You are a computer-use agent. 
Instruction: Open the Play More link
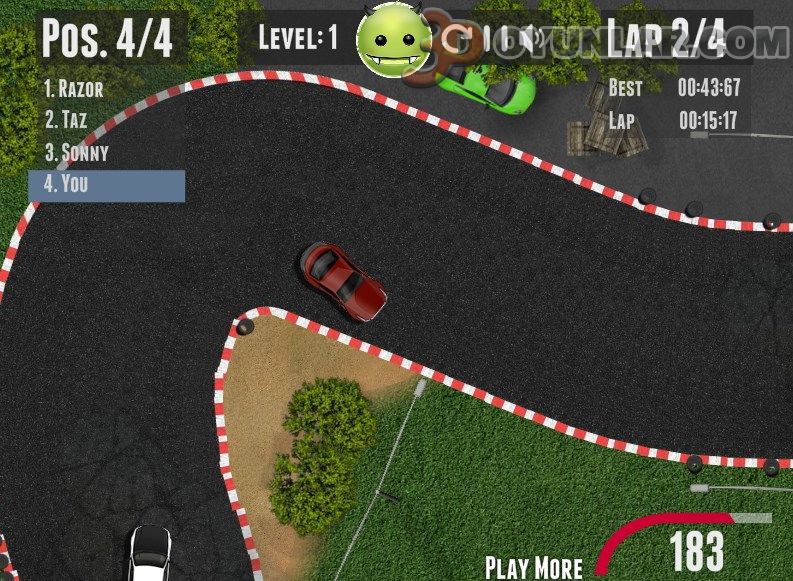coord(533,567)
